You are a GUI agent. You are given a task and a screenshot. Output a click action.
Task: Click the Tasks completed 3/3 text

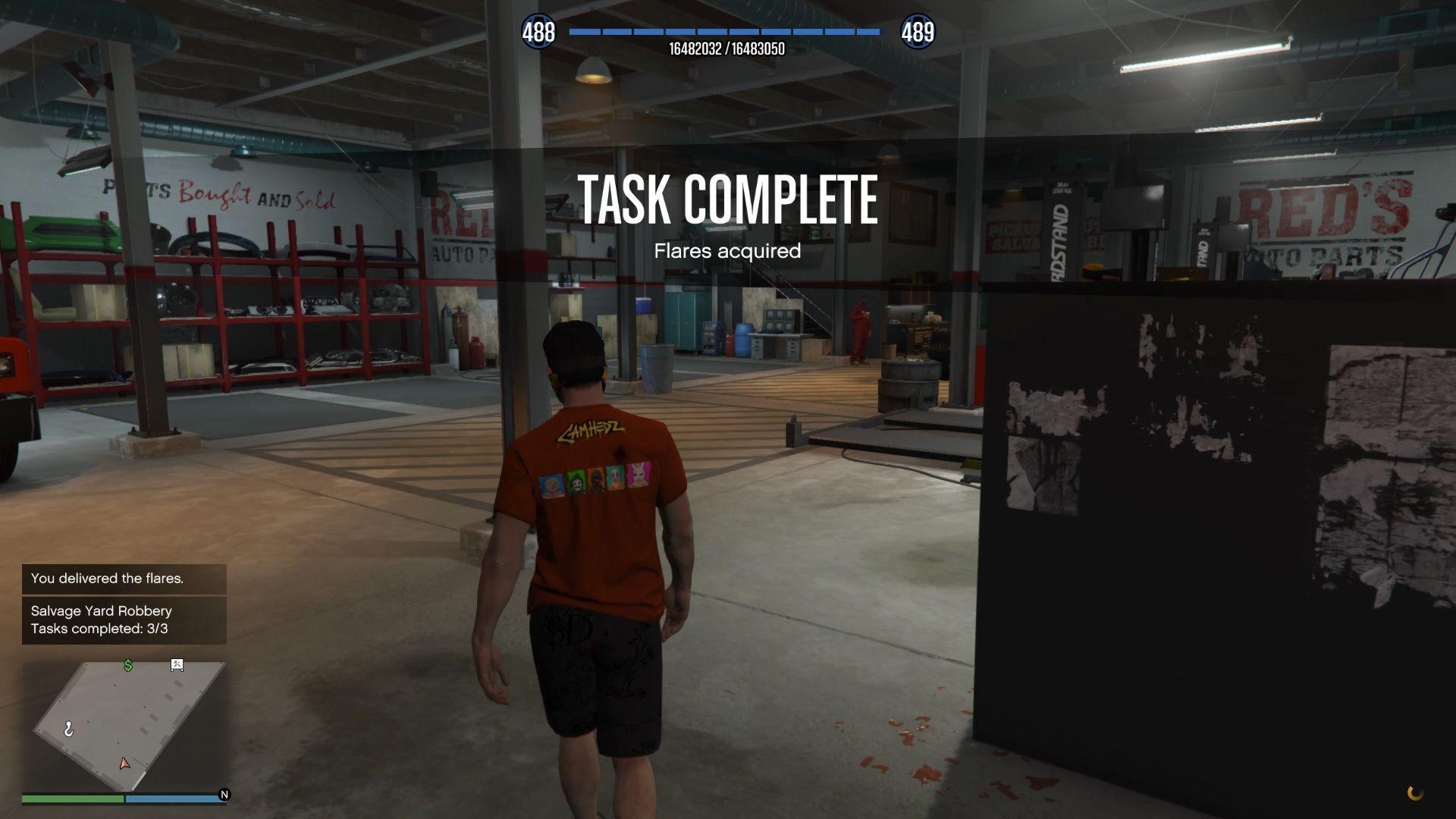click(99, 629)
